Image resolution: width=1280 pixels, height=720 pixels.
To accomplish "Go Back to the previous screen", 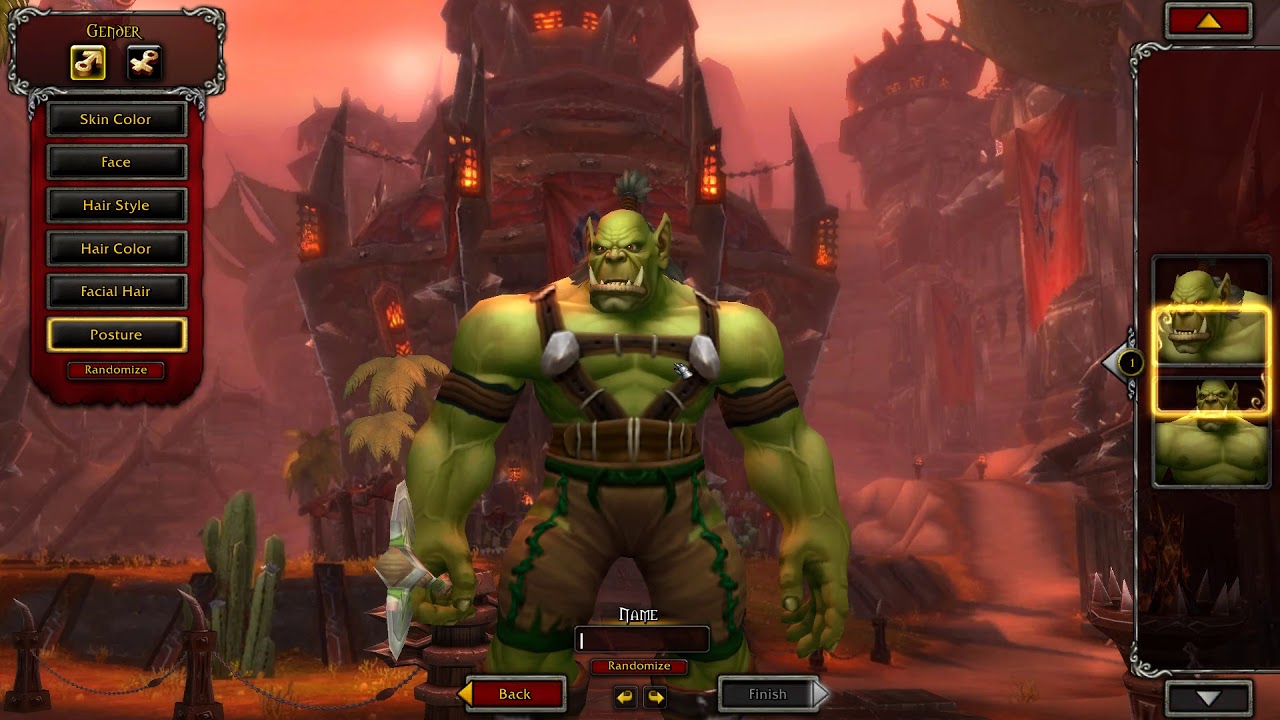I will pos(514,694).
